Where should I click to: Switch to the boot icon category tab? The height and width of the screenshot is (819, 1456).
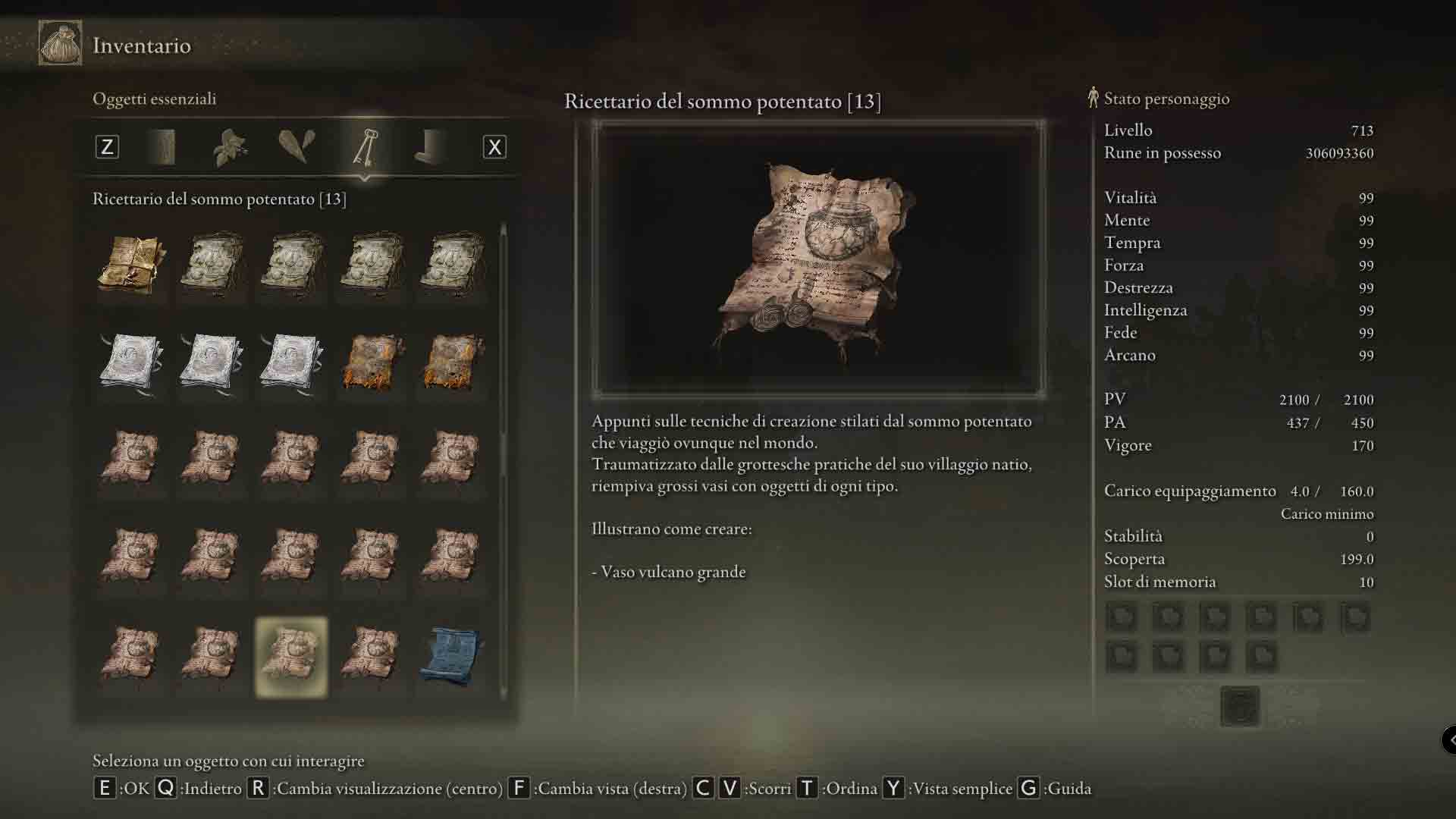430,147
